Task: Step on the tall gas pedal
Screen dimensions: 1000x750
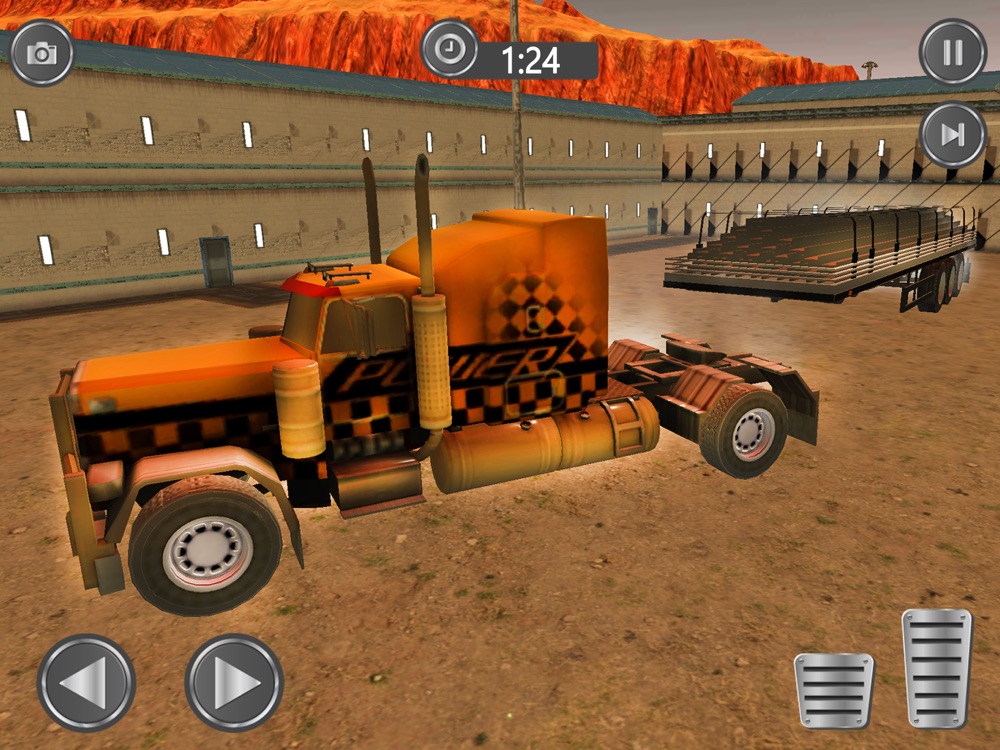Action: click(x=936, y=668)
